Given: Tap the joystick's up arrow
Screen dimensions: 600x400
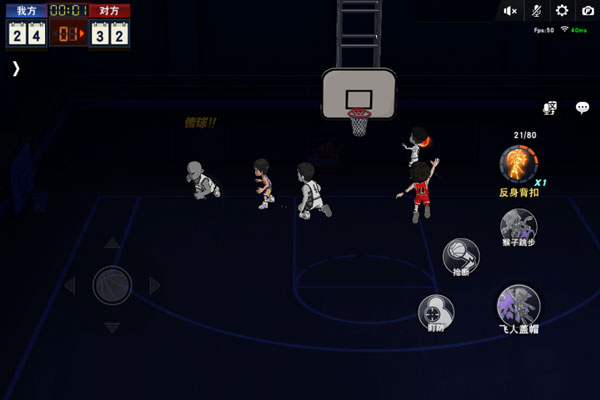Looking at the screenshot, I should point(112,243).
